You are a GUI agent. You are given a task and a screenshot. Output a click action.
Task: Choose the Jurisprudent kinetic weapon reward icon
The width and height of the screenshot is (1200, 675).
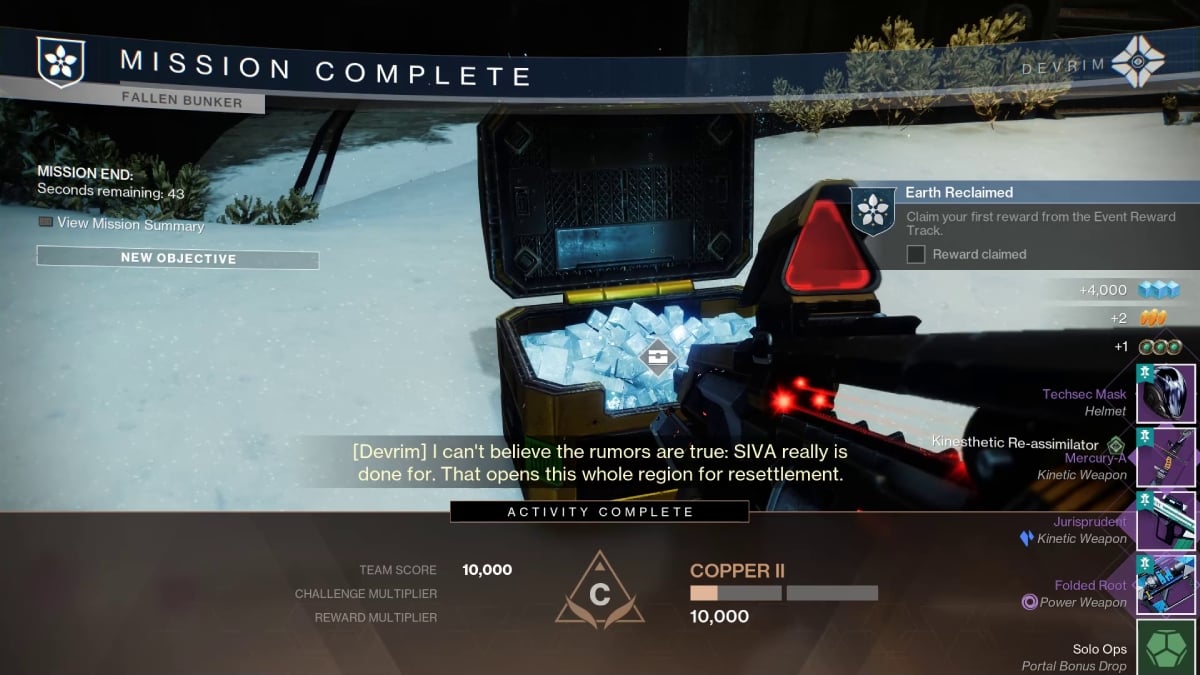click(1166, 521)
